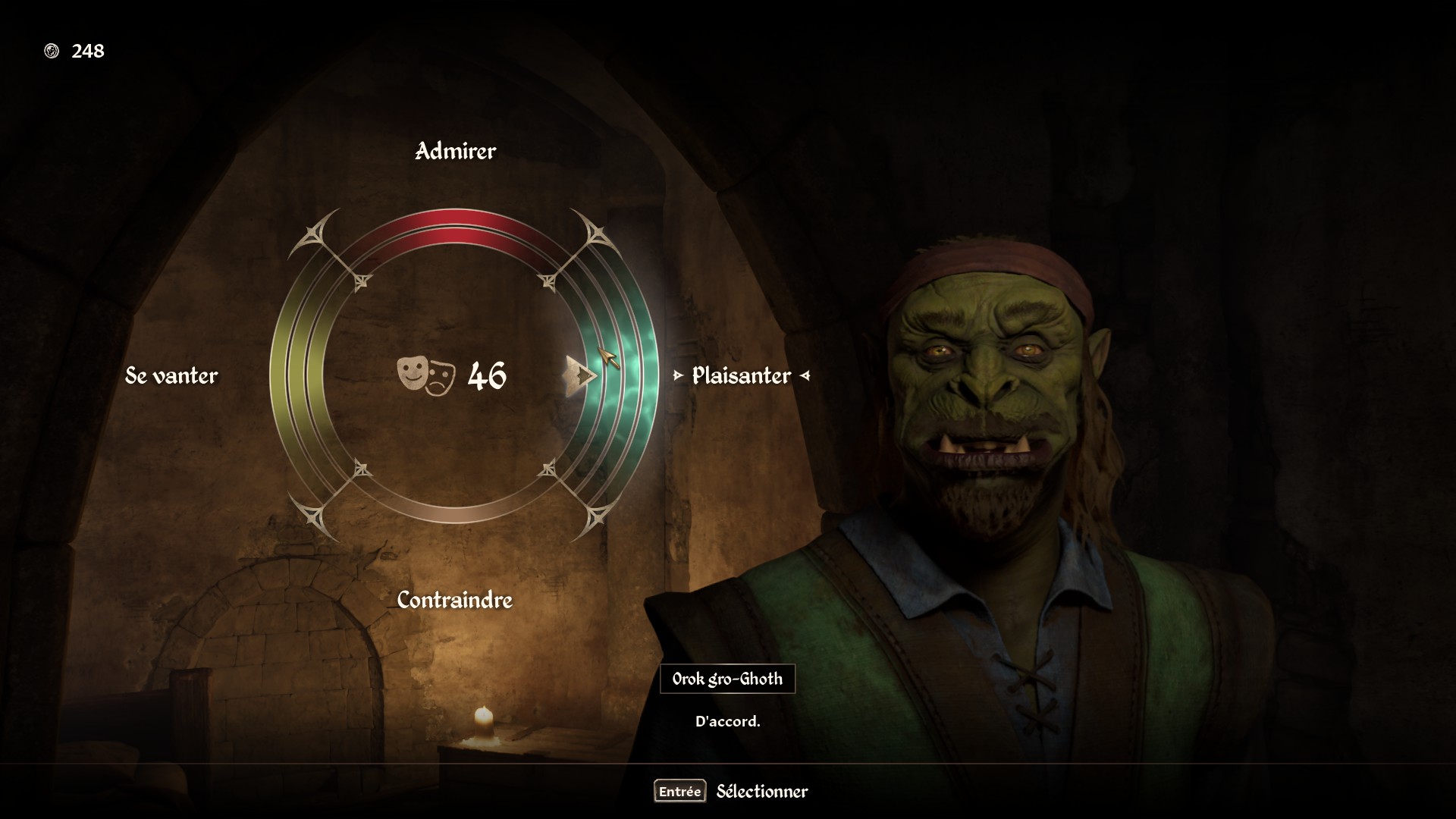
Task: Select the Se vanter action
Action: click(171, 375)
